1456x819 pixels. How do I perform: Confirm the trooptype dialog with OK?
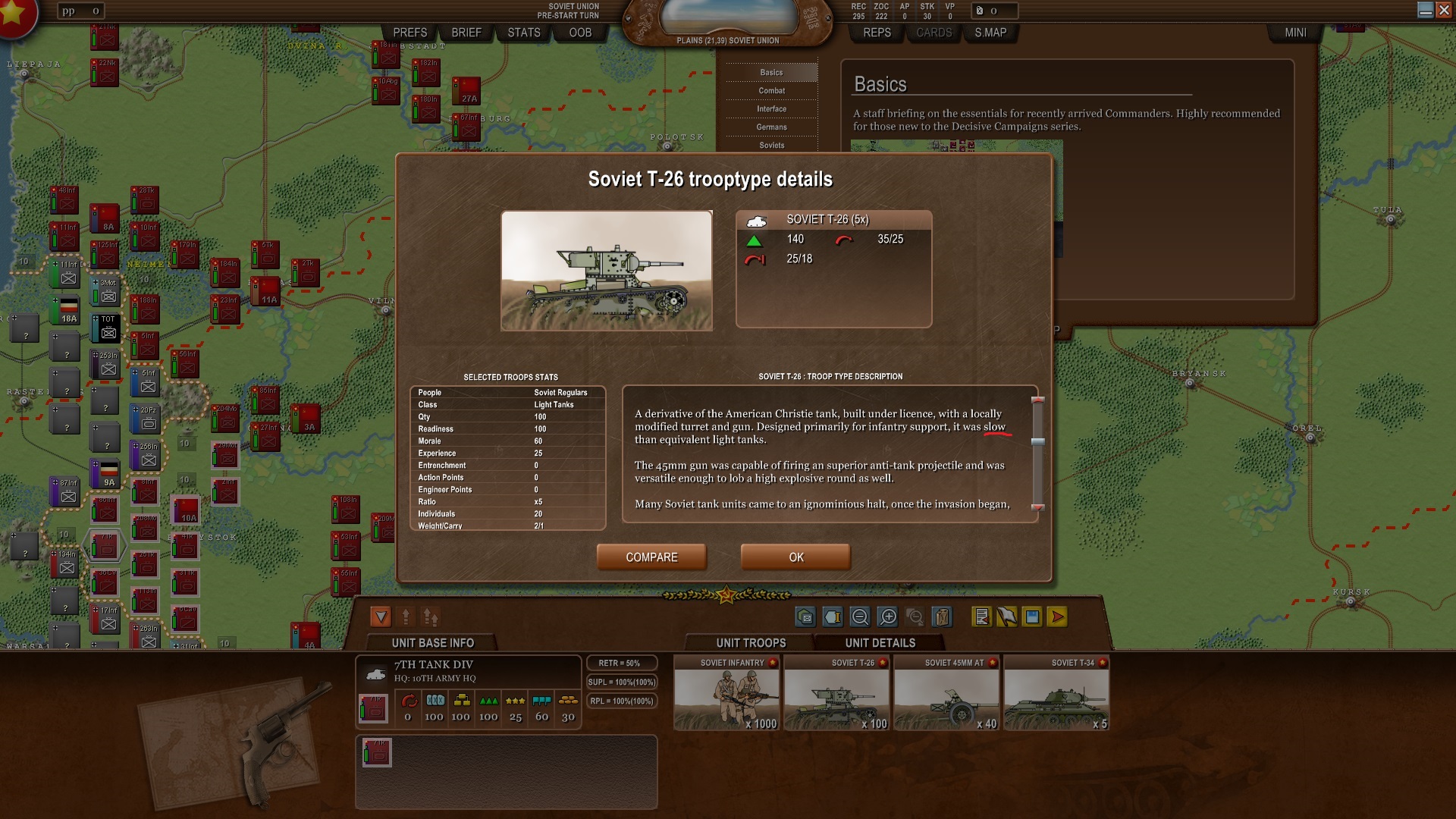pos(795,557)
